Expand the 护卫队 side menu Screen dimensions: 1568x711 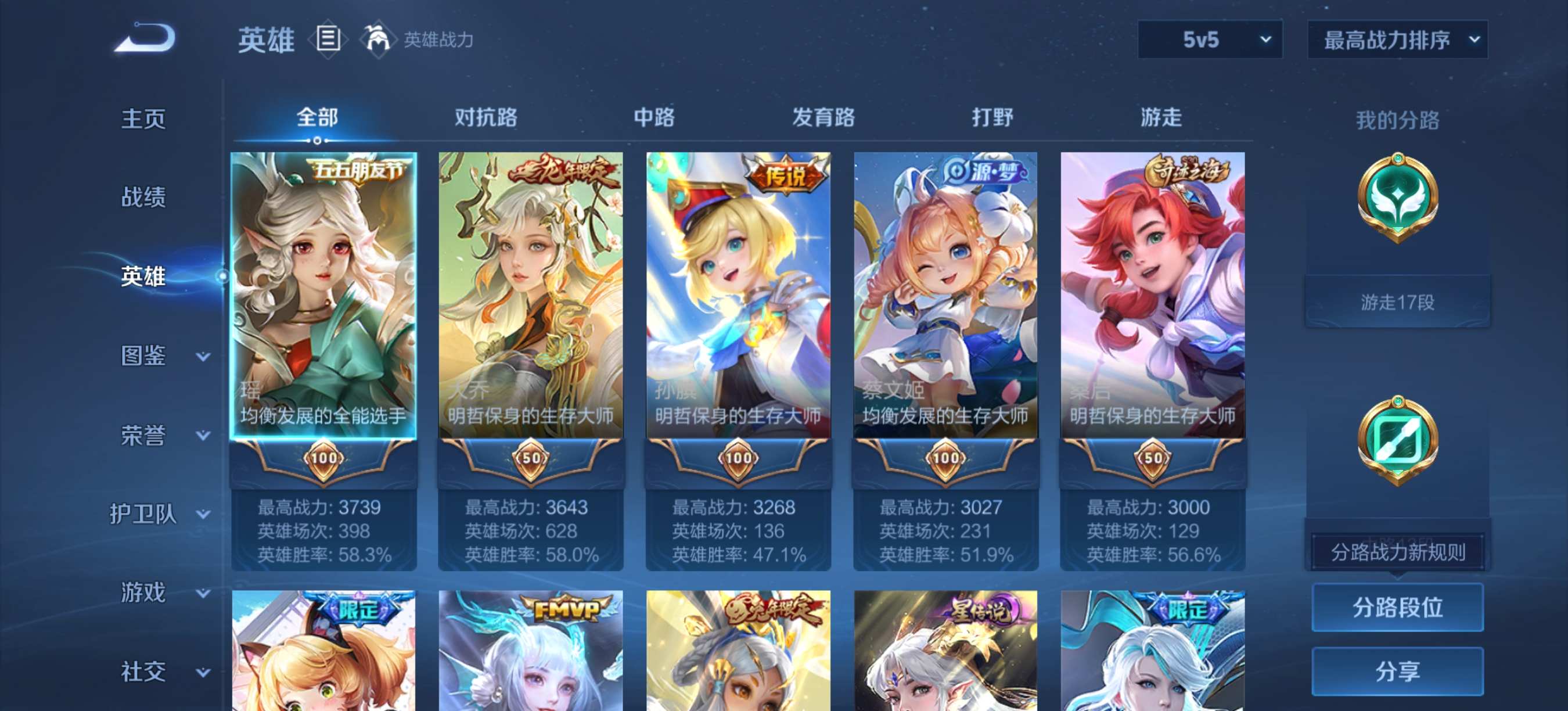(160, 515)
